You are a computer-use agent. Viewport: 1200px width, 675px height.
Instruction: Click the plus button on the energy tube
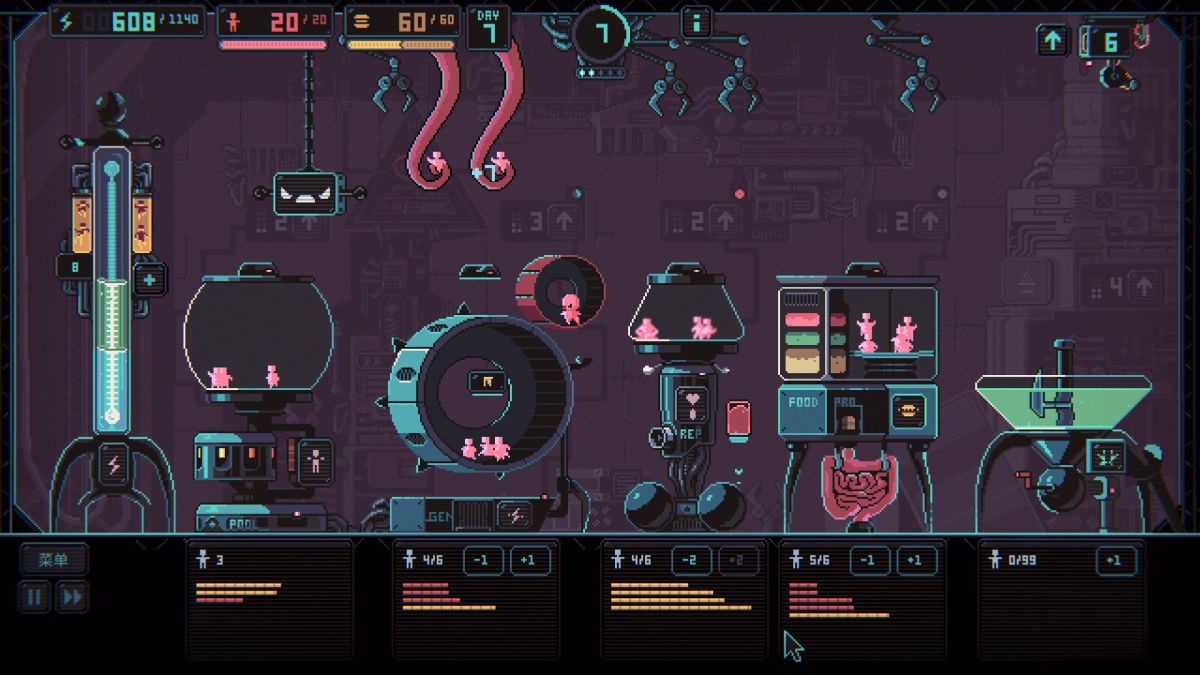click(x=150, y=280)
